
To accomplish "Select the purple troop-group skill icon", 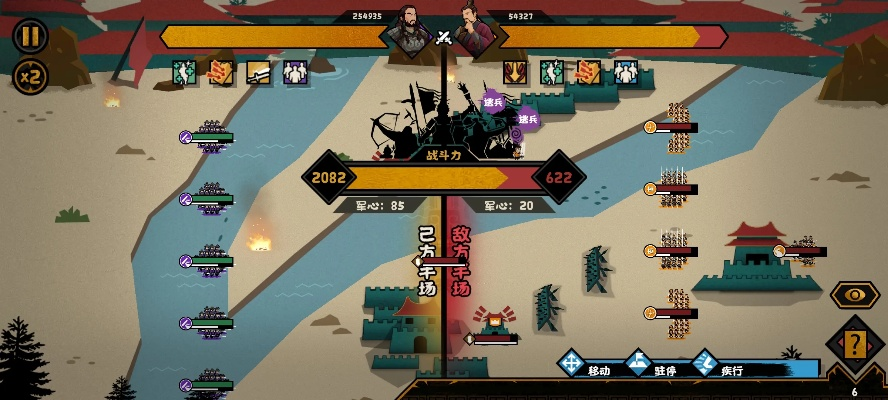I will tap(295, 72).
